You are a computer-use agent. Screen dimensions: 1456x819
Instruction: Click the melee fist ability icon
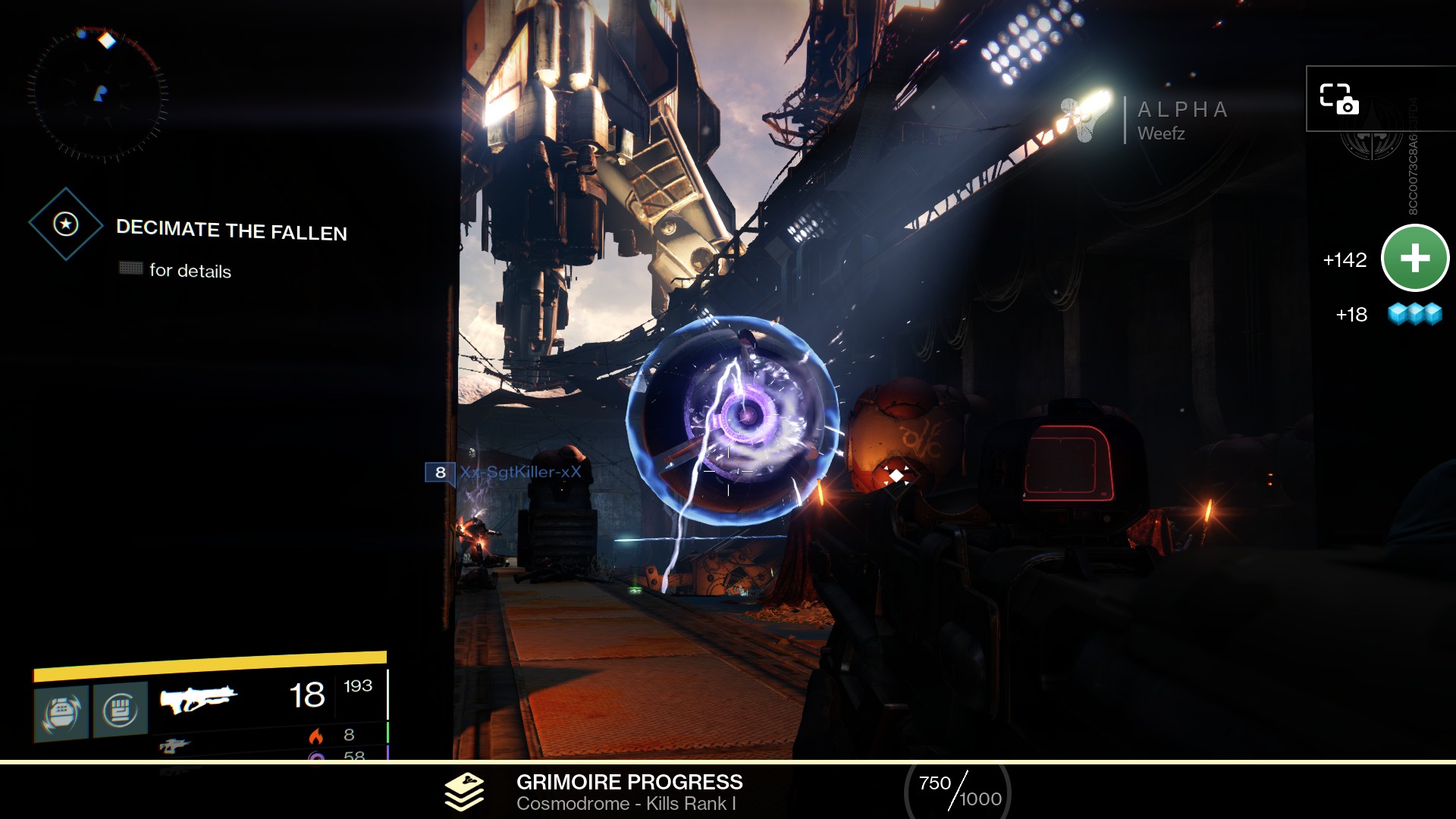point(120,711)
